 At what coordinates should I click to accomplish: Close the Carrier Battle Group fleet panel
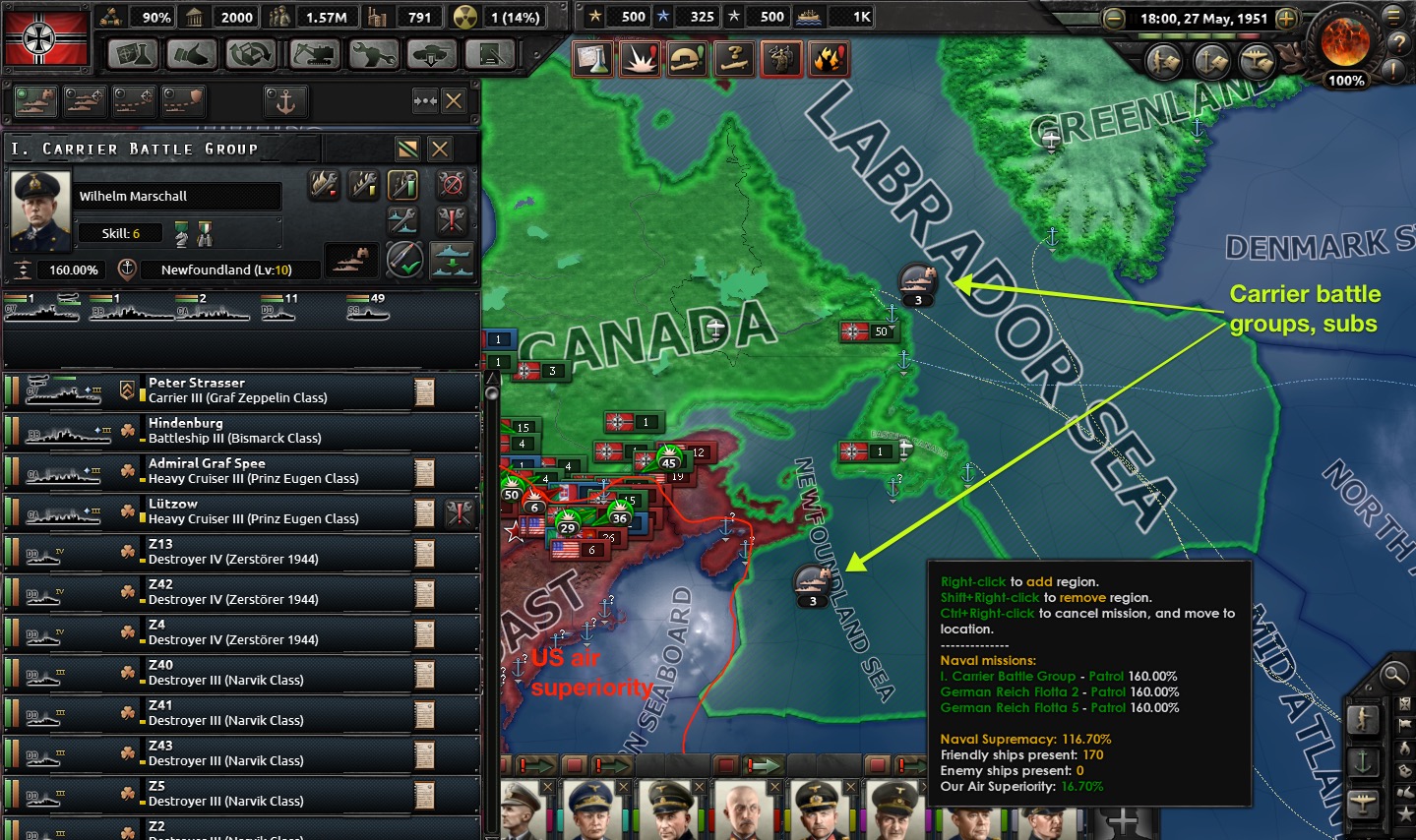click(x=440, y=149)
